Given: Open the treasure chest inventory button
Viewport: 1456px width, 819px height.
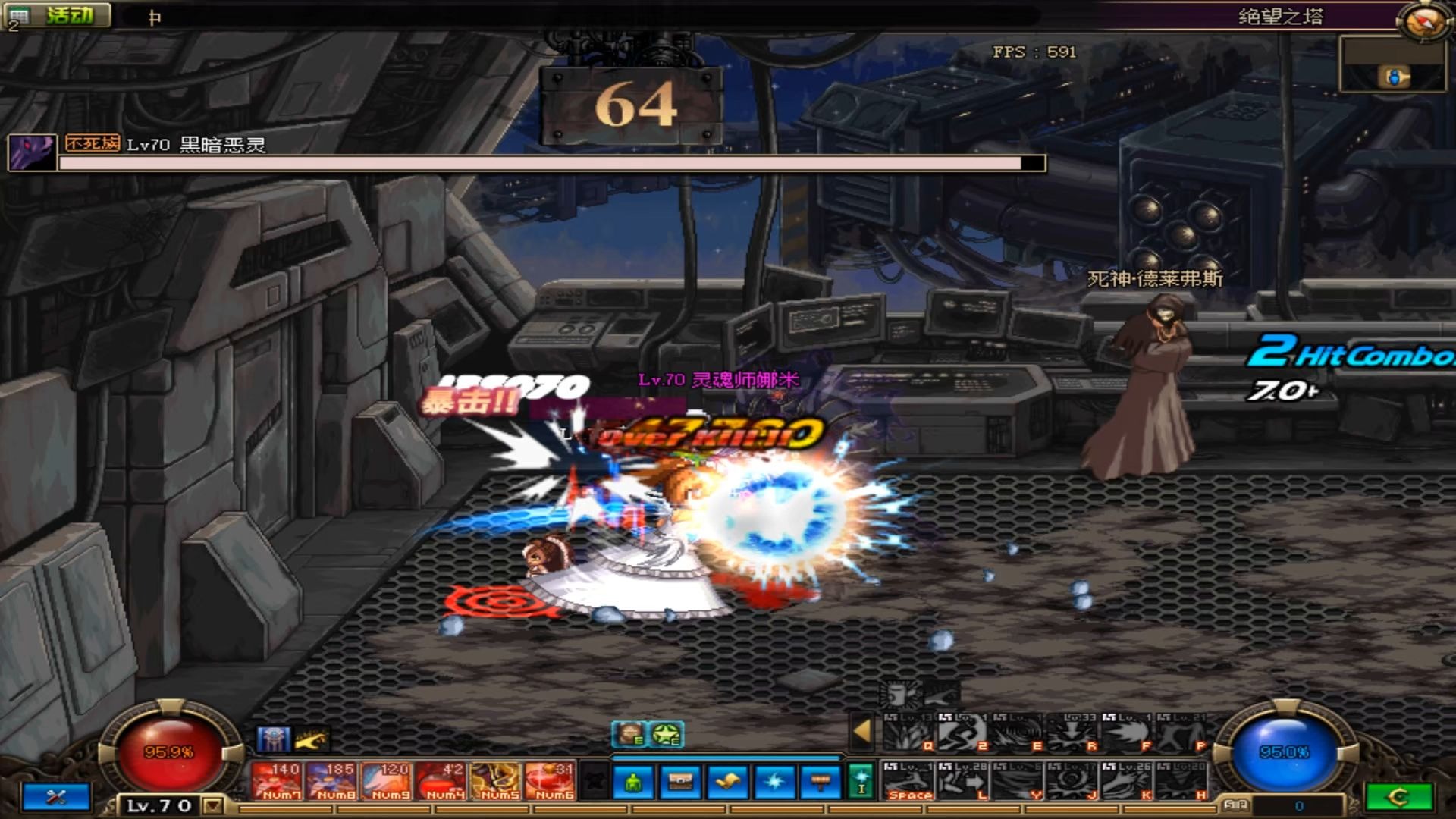Looking at the screenshot, I should coord(680,783).
